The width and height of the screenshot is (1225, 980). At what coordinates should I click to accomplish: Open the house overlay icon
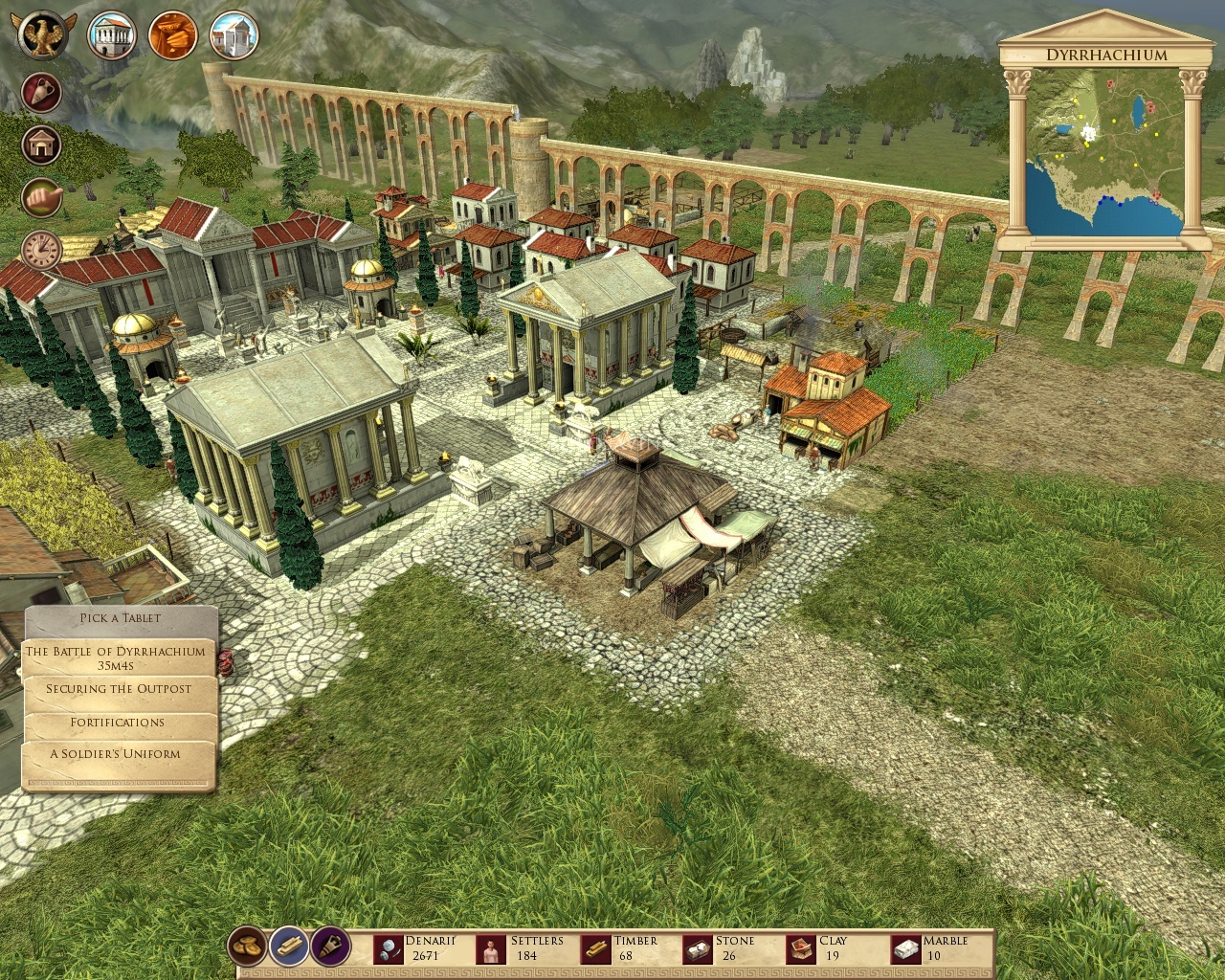pos(41,145)
